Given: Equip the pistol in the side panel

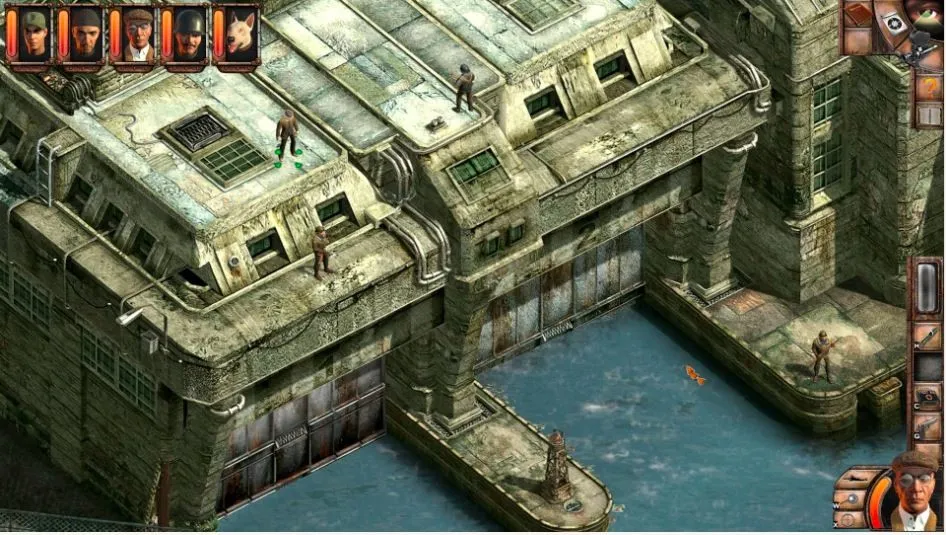Looking at the screenshot, I should tap(927, 428).
